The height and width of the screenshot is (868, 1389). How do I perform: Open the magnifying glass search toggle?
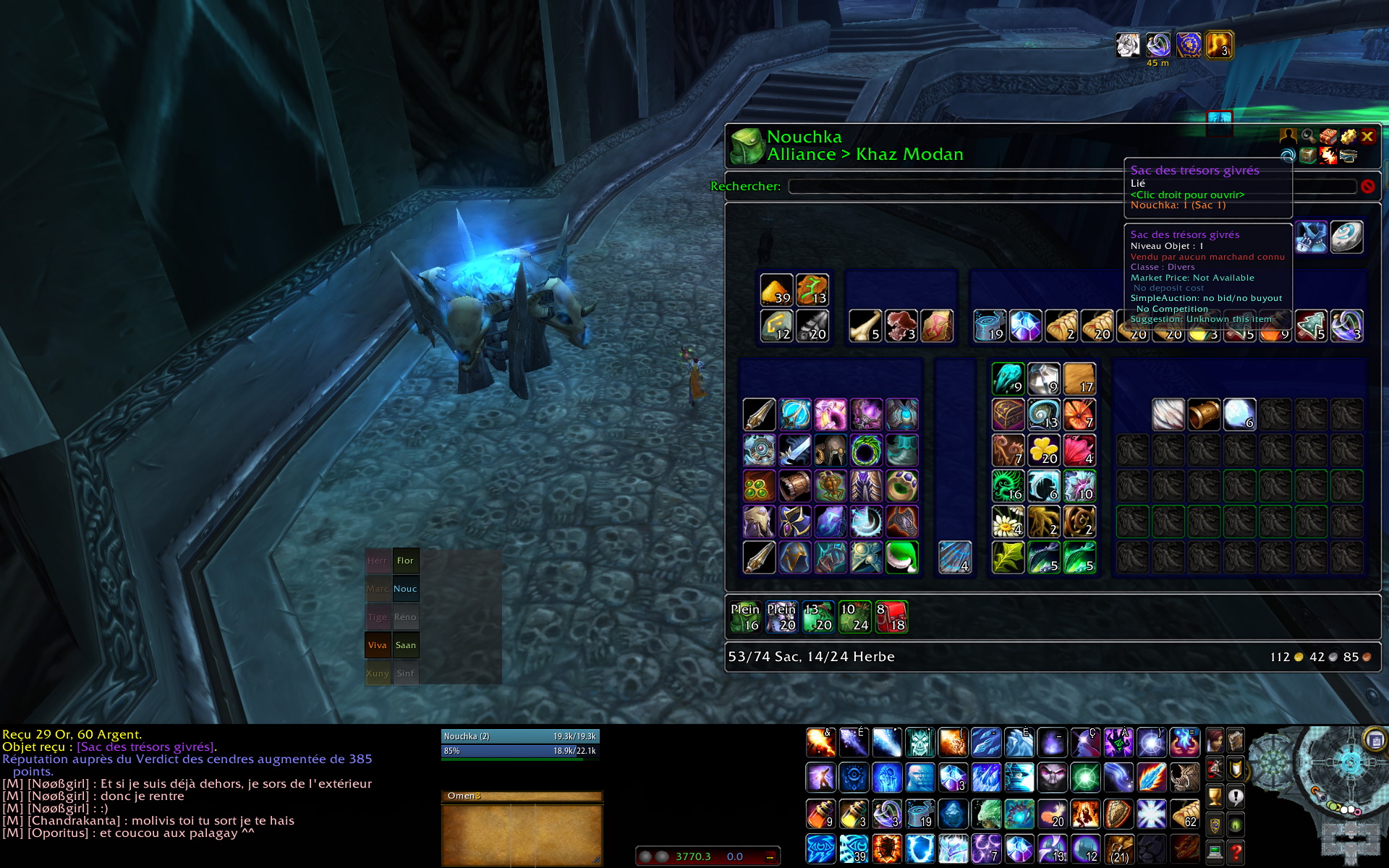pyautogui.click(x=1308, y=136)
